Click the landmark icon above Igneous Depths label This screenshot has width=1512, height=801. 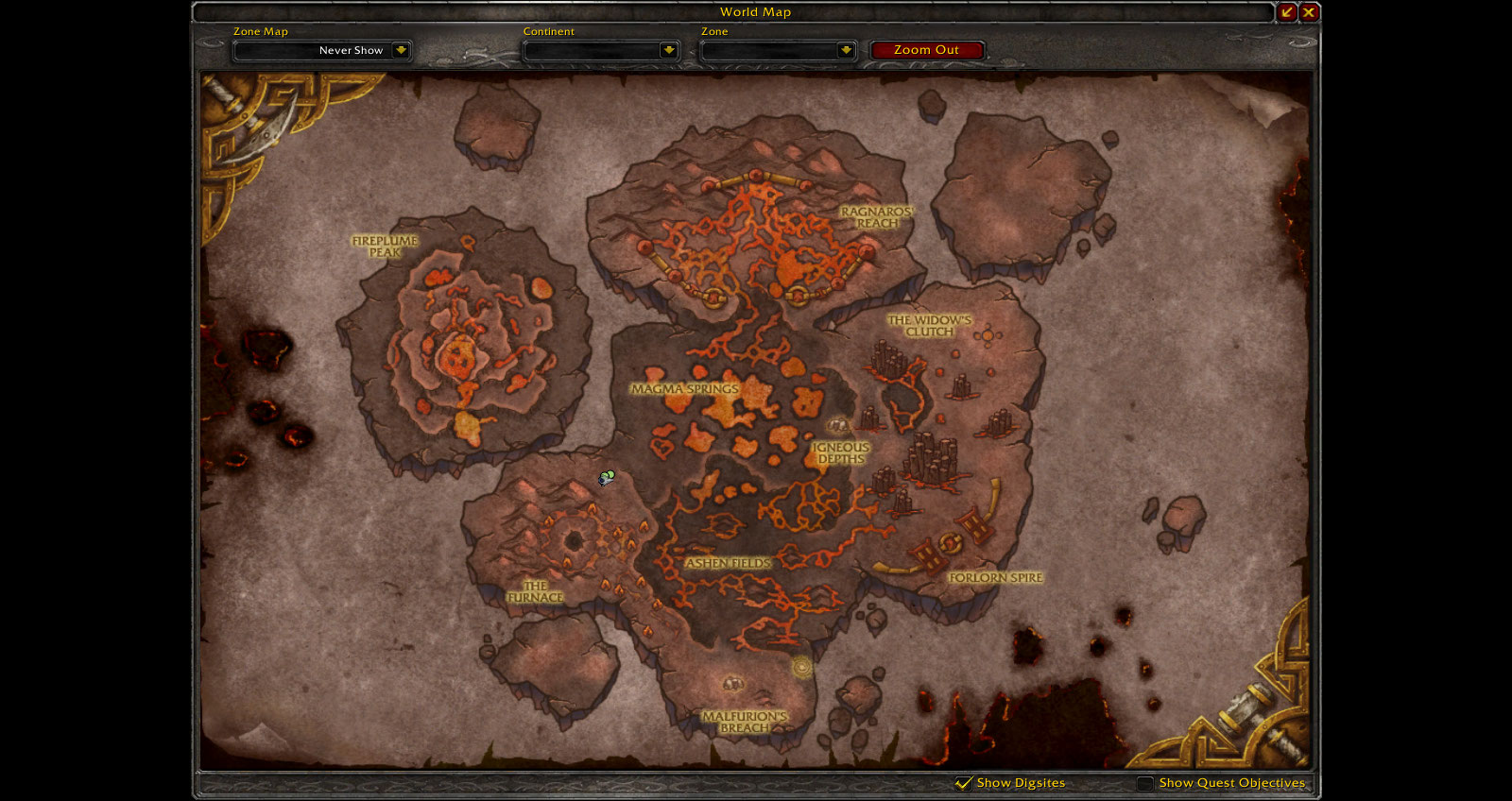pos(837,426)
